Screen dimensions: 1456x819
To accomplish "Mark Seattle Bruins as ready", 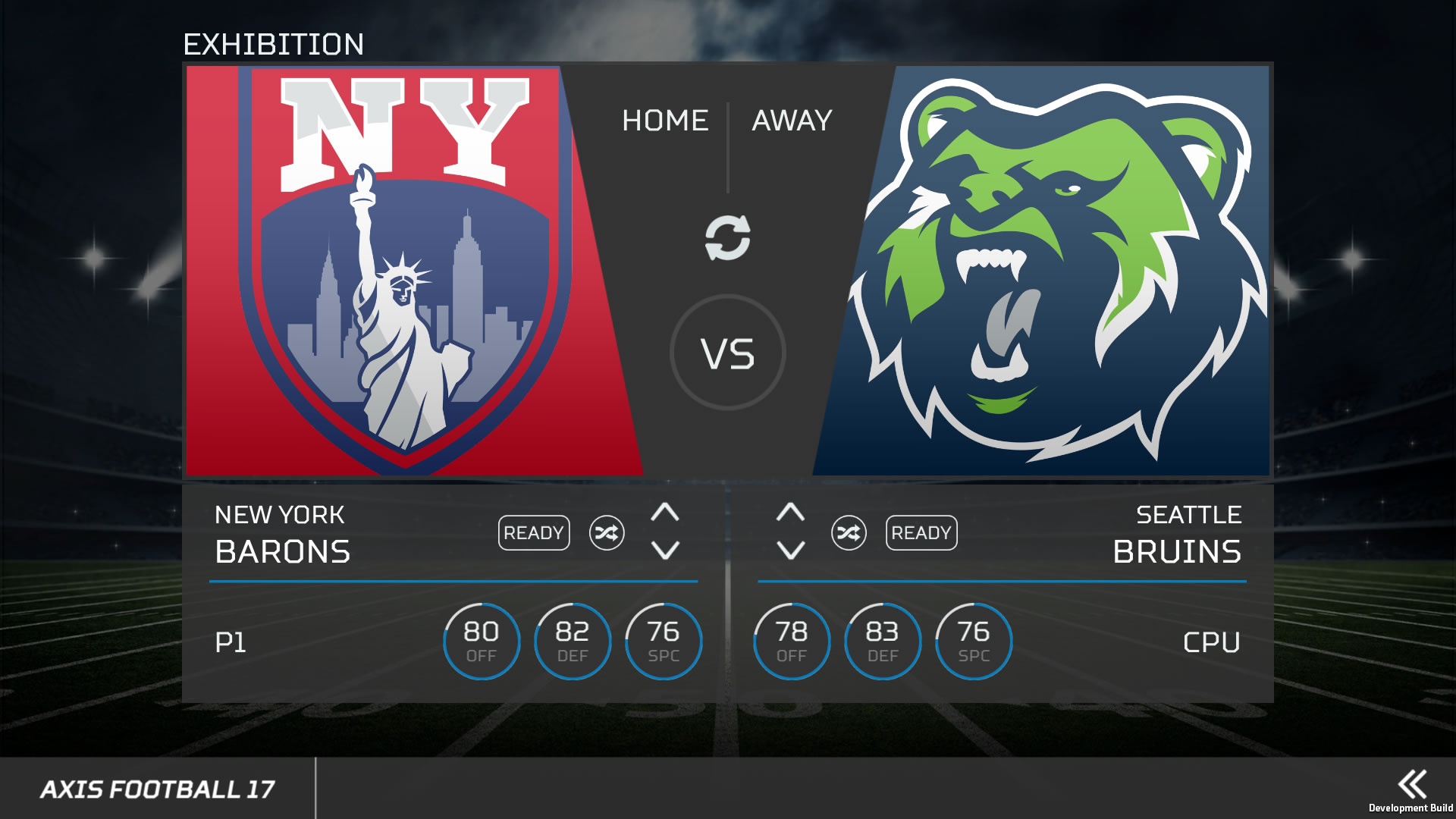I will tap(921, 533).
